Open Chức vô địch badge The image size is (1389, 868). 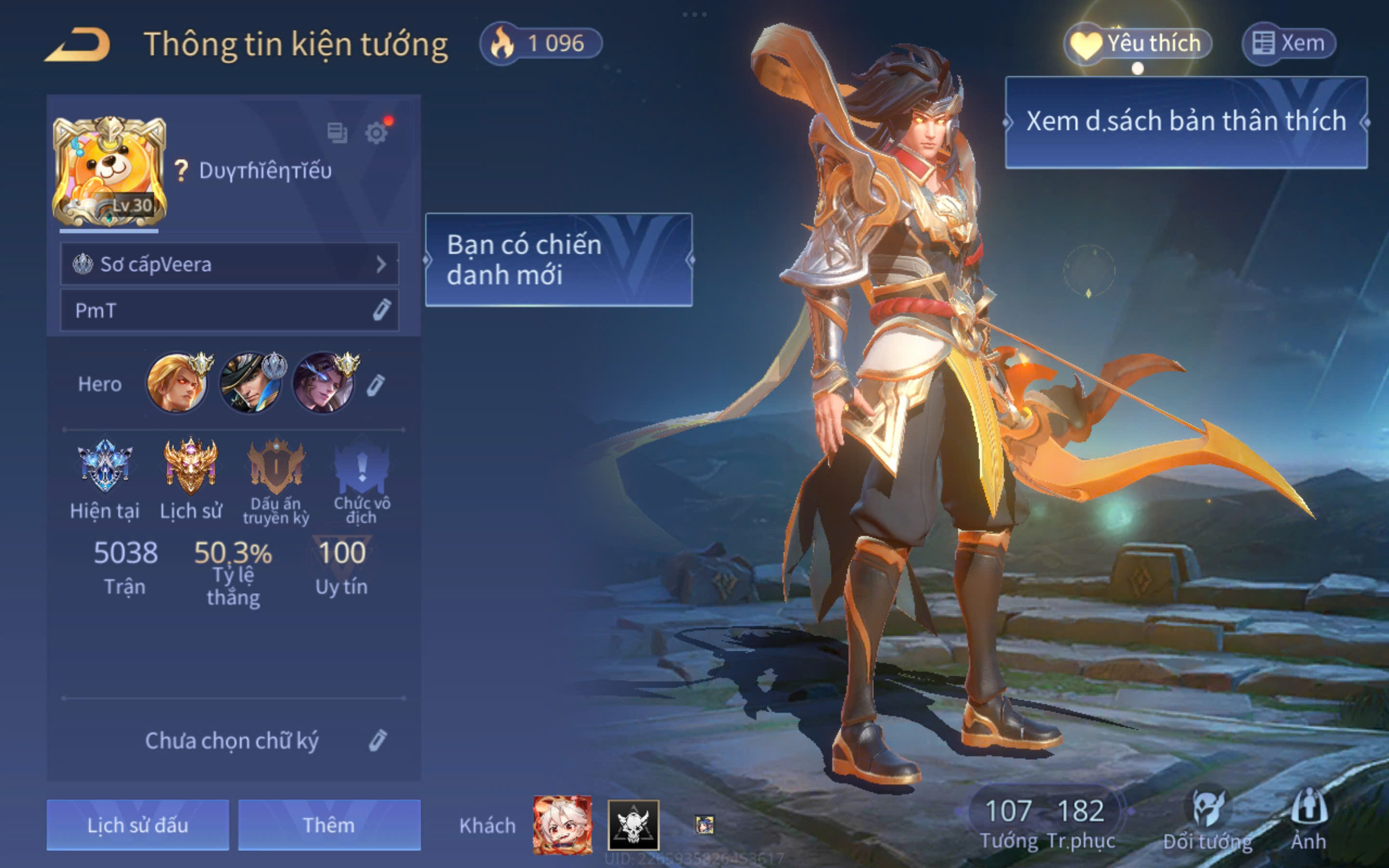coord(362,466)
